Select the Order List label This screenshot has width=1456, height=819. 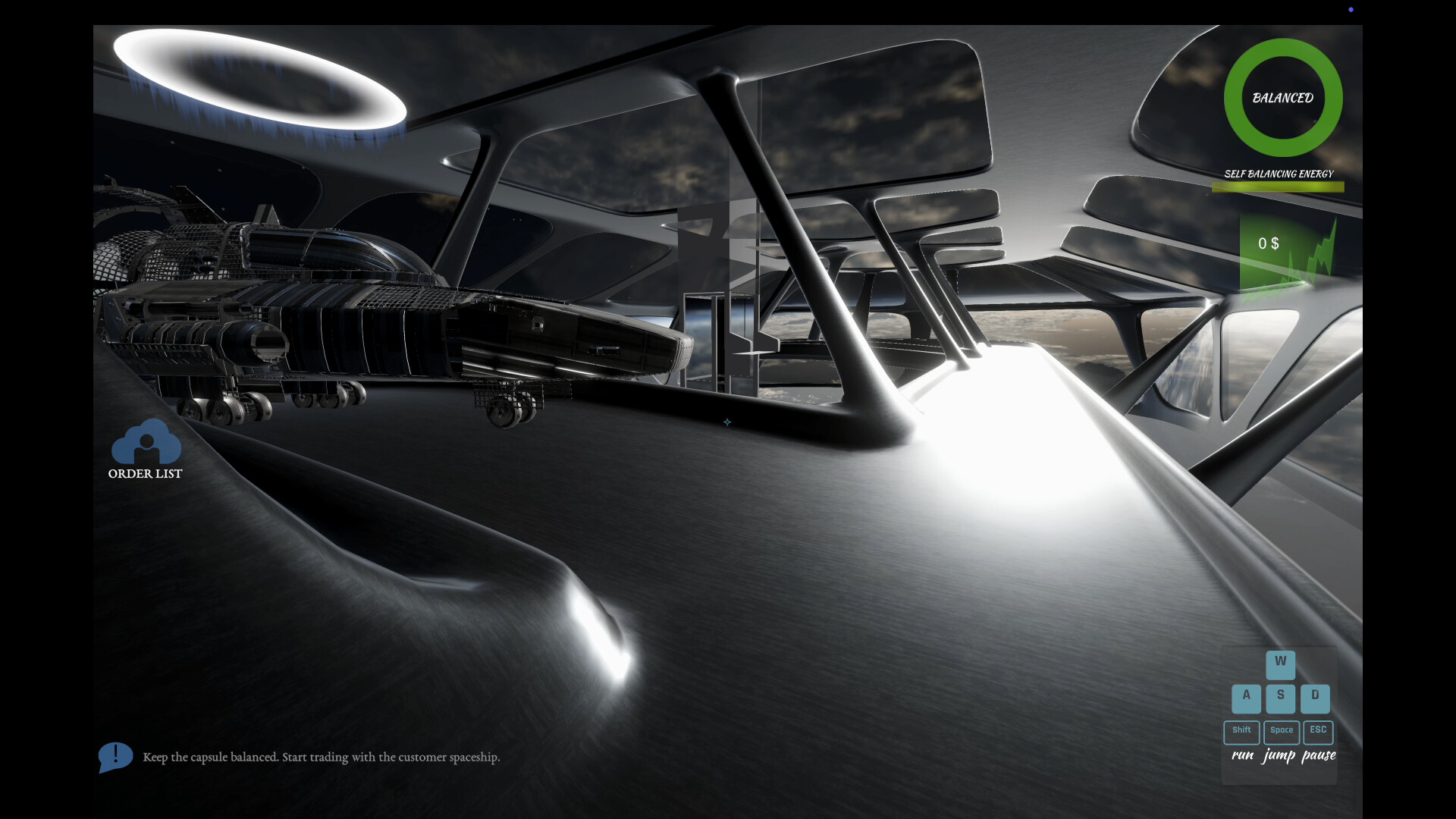pos(145,474)
